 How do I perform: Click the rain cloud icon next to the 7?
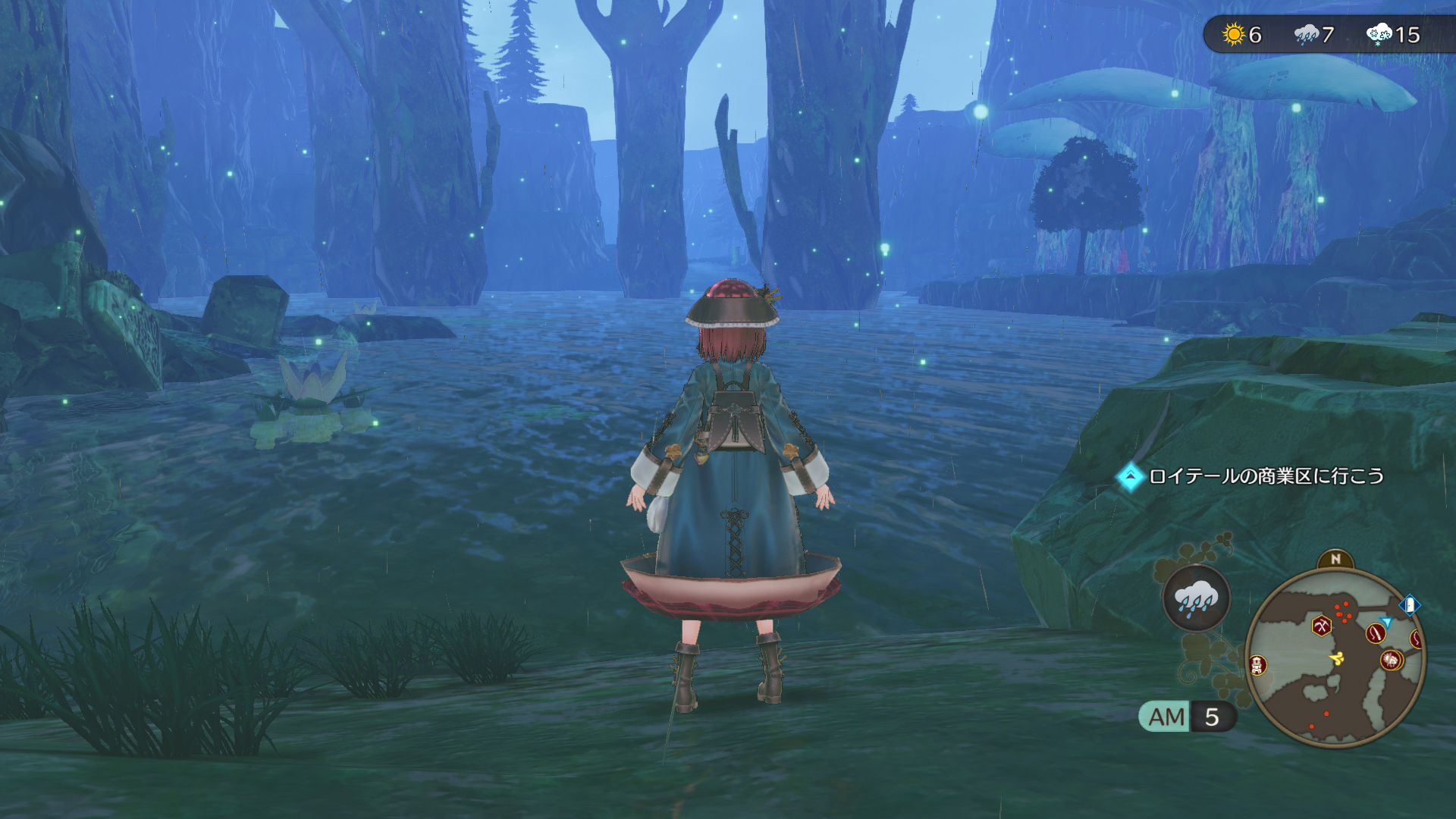coord(1307,33)
